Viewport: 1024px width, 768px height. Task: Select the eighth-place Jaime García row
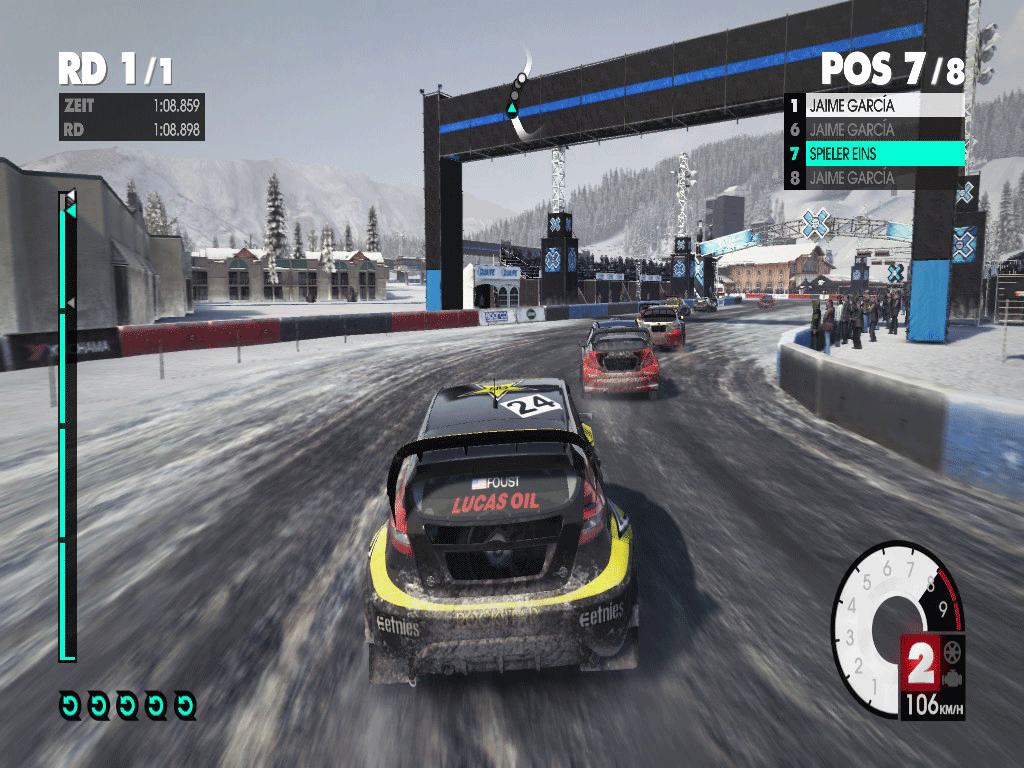pyautogui.click(x=875, y=179)
